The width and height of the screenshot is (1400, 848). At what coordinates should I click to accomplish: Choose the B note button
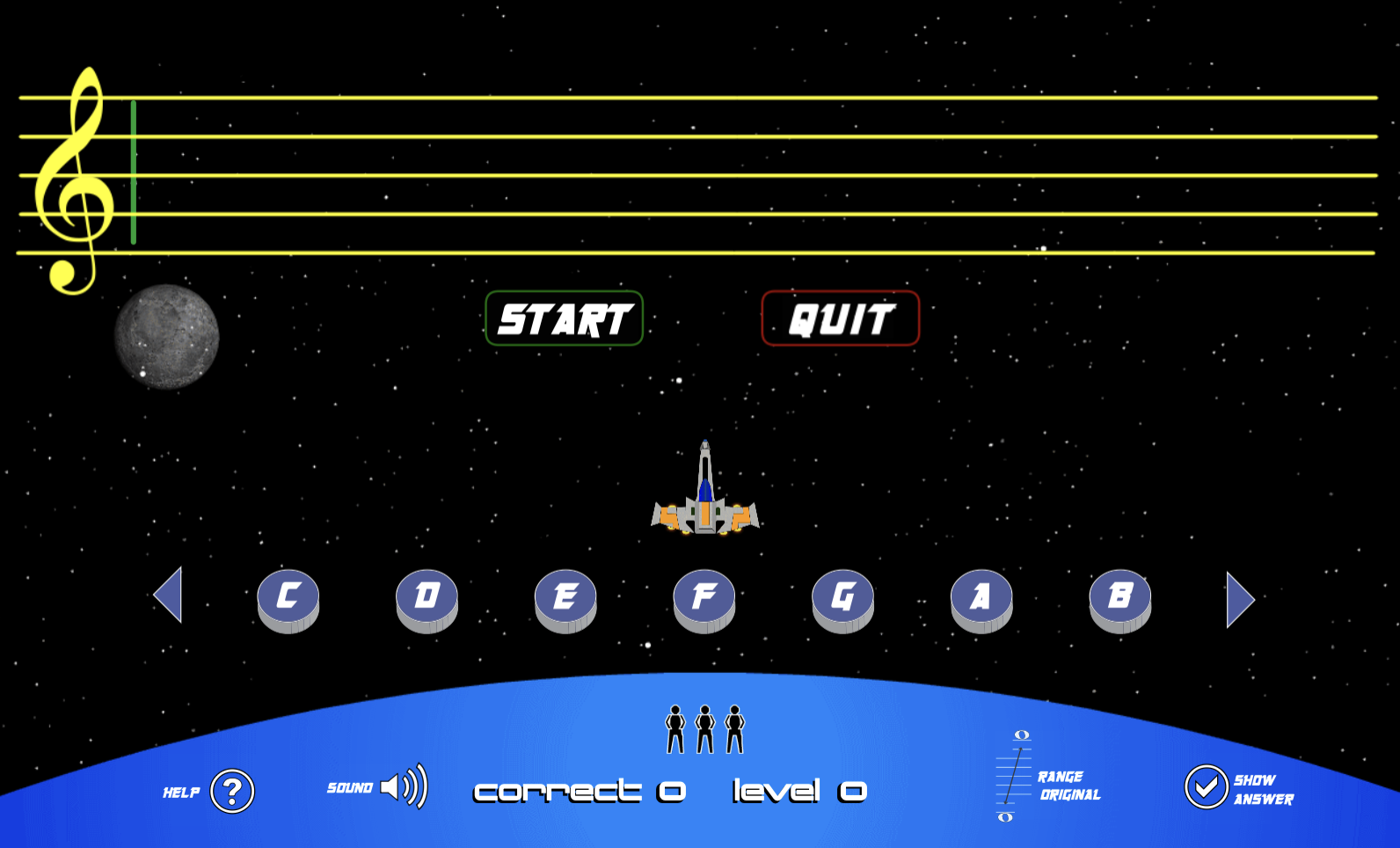(x=1119, y=596)
